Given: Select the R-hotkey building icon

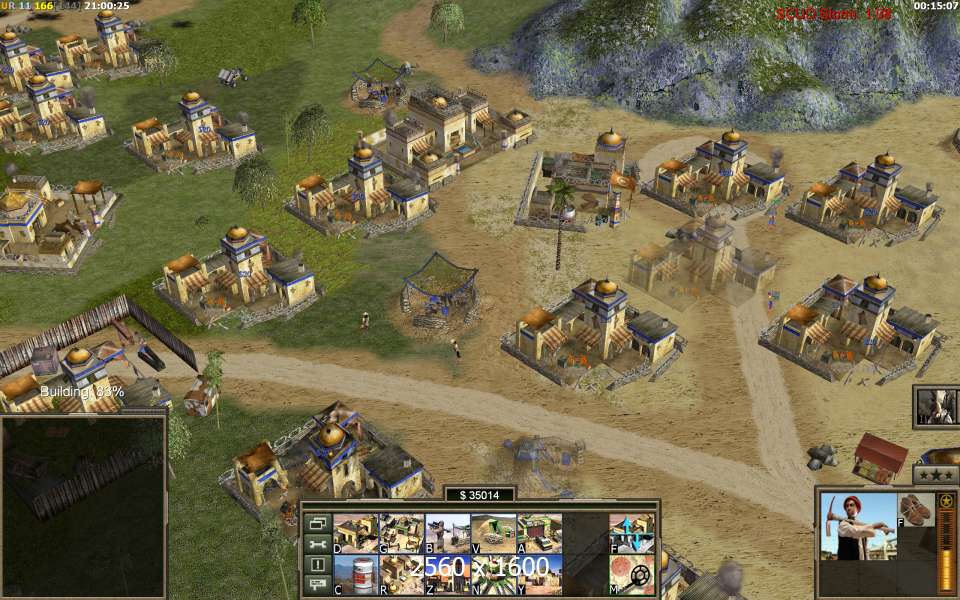Looking at the screenshot, I should [401, 574].
